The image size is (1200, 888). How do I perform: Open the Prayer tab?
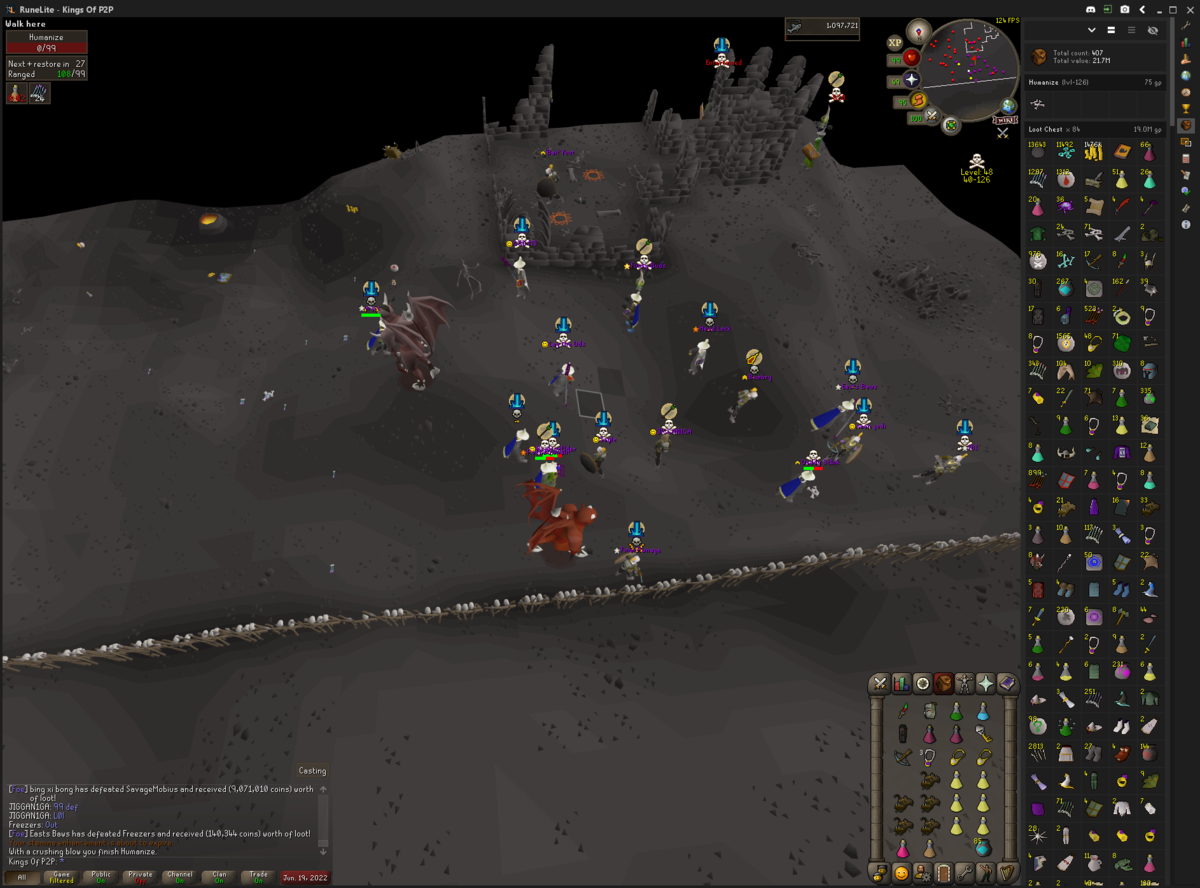point(986,684)
